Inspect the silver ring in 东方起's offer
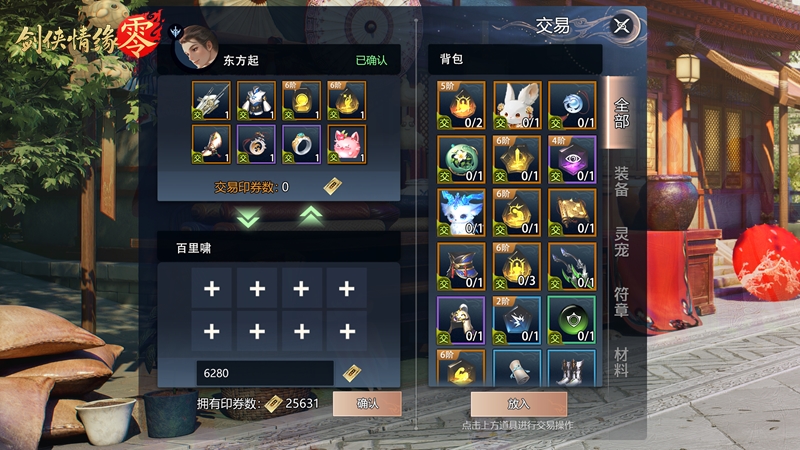Screen dimensions: 800x450 (x=302, y=145)
